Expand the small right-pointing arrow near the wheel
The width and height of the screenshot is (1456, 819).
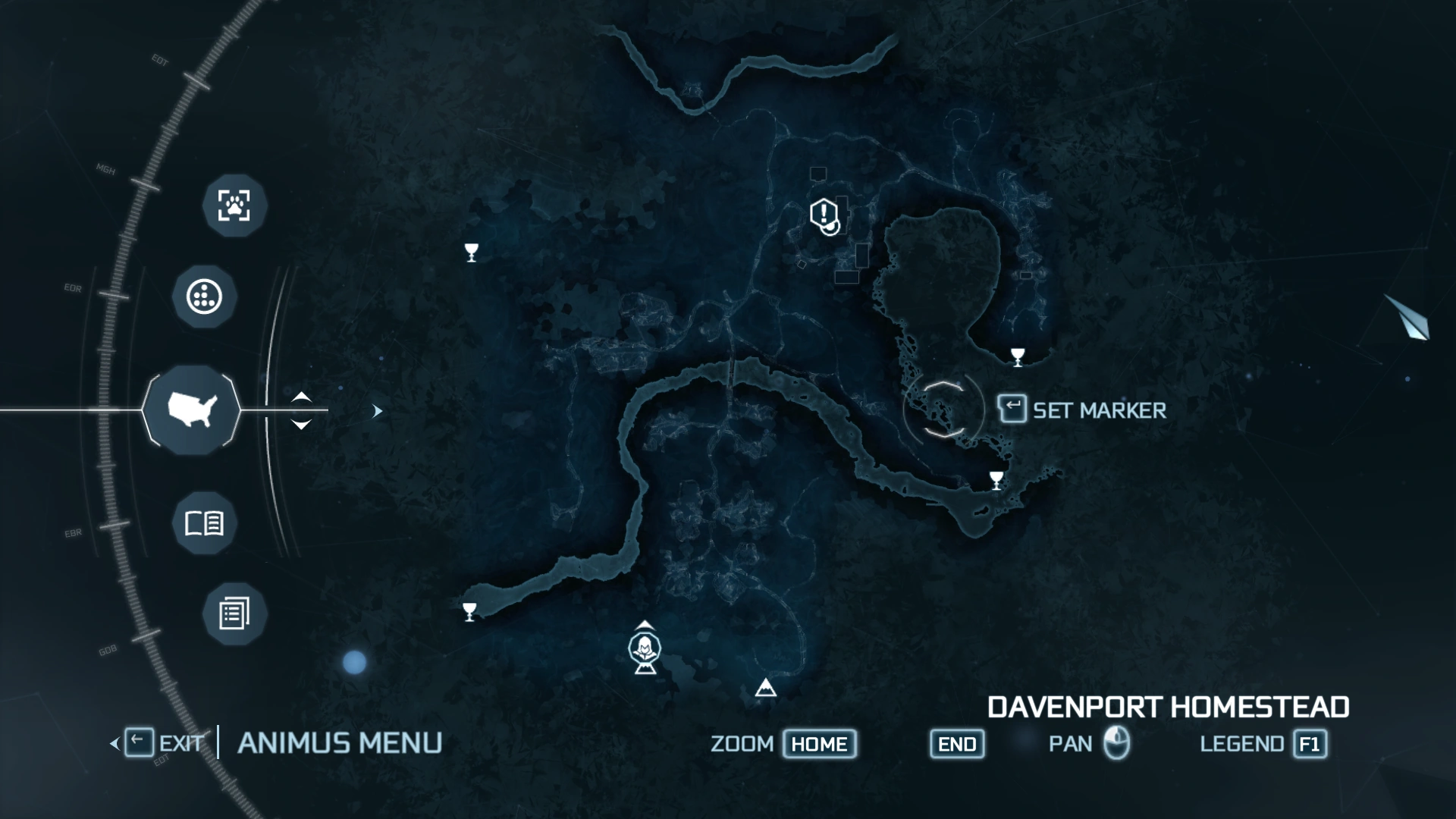[377, 409]
